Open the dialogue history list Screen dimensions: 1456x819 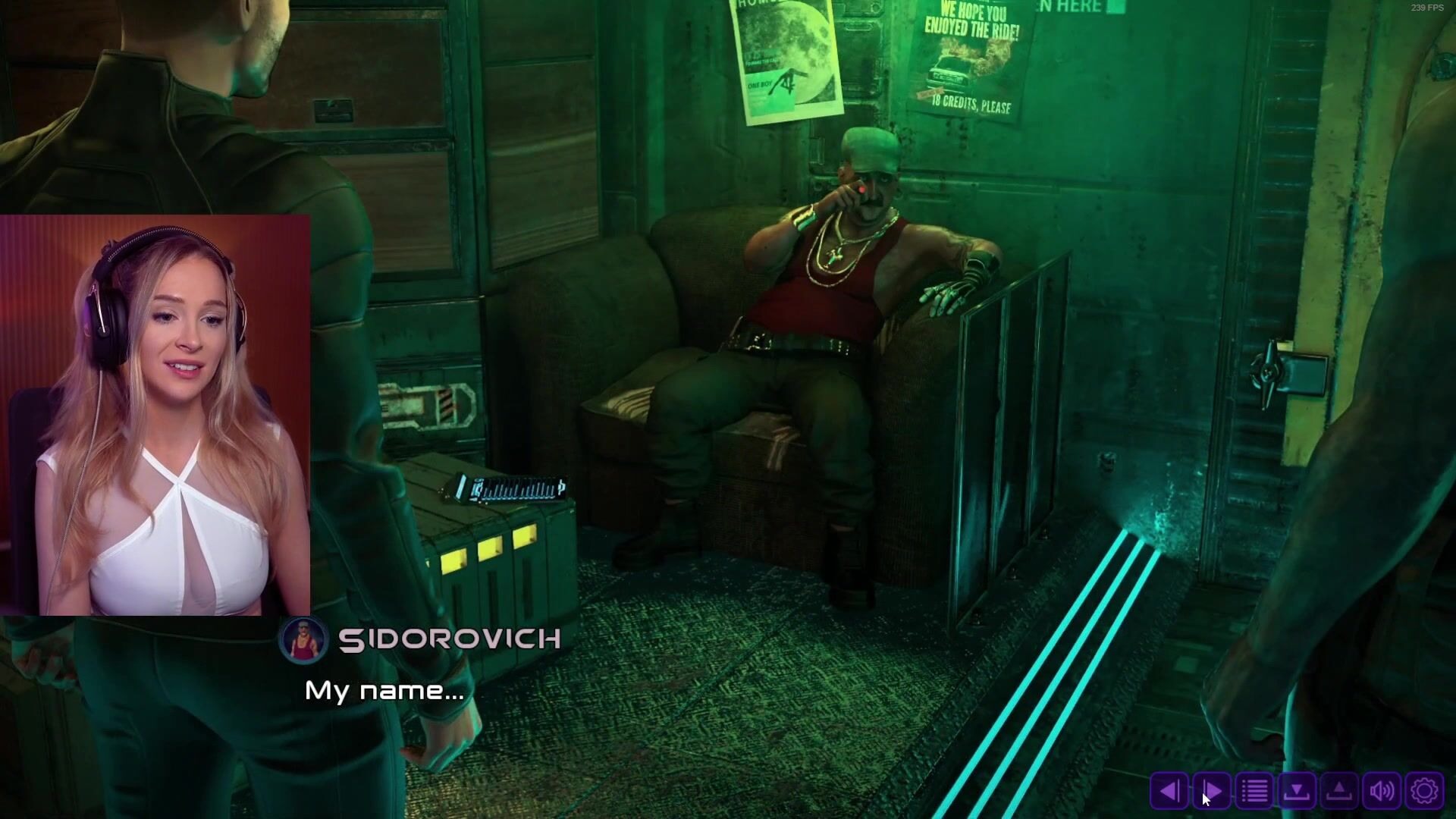1254,791
